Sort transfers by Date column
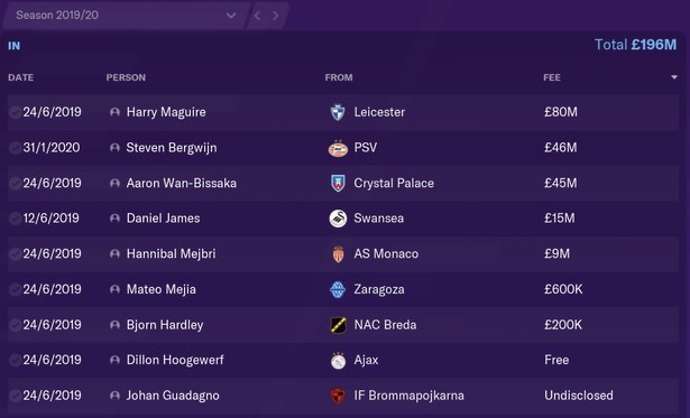This screenshot has height=418, width=690. (x=21, y=77)
